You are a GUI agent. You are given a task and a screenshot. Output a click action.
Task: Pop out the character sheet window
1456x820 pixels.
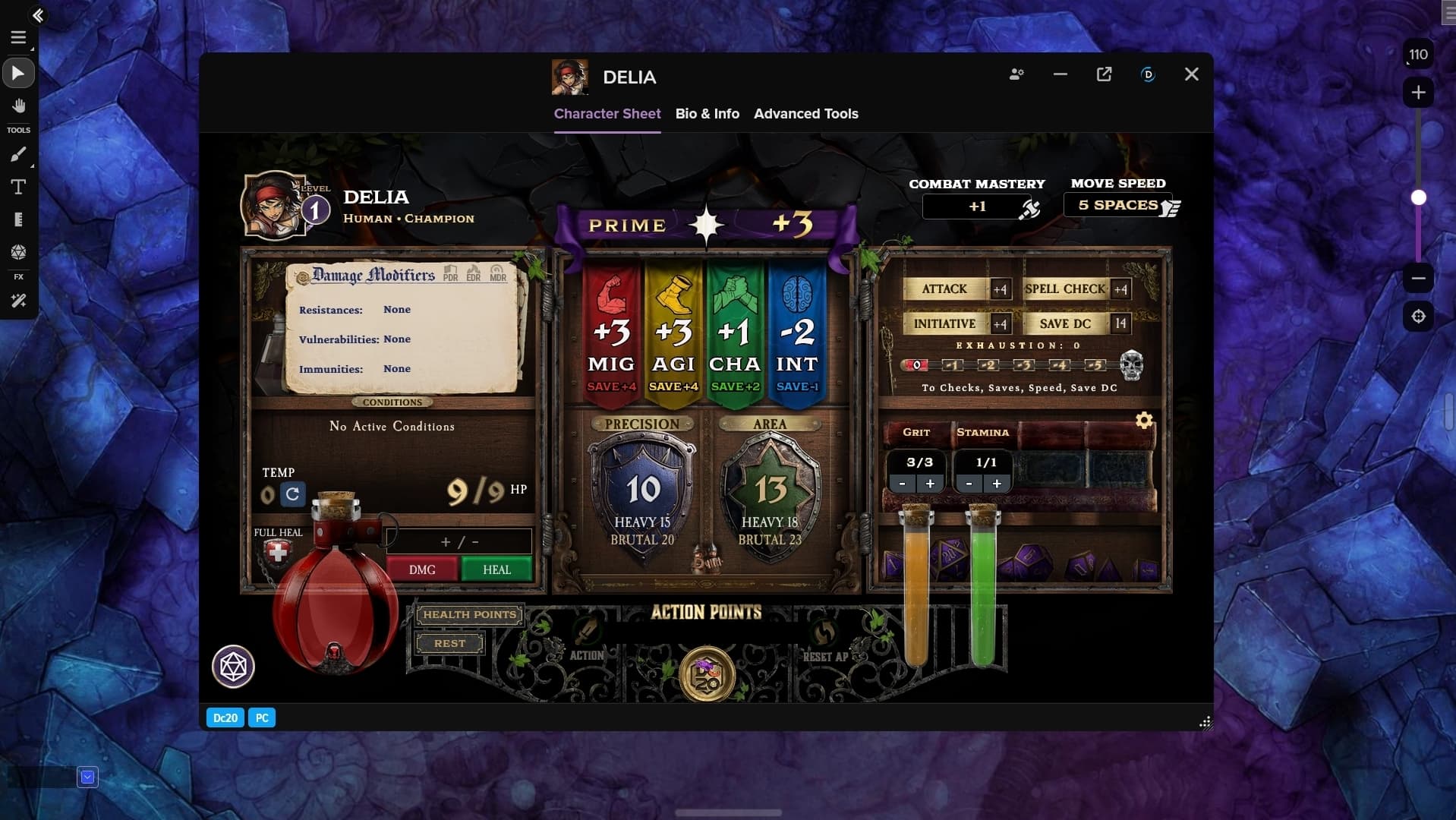click(1104, 74)
